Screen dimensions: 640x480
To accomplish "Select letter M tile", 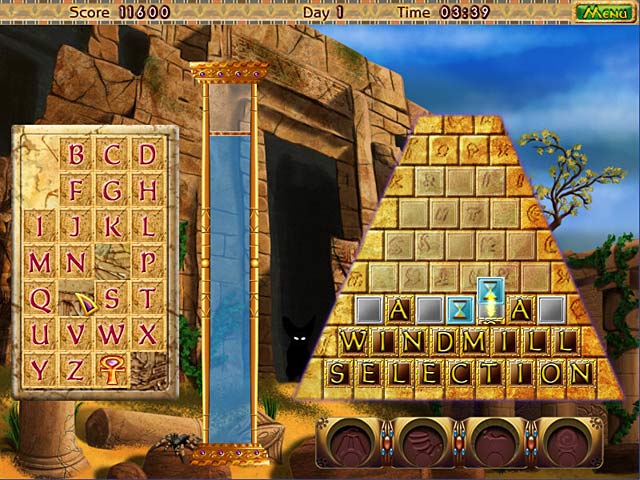I will [40, 262].
